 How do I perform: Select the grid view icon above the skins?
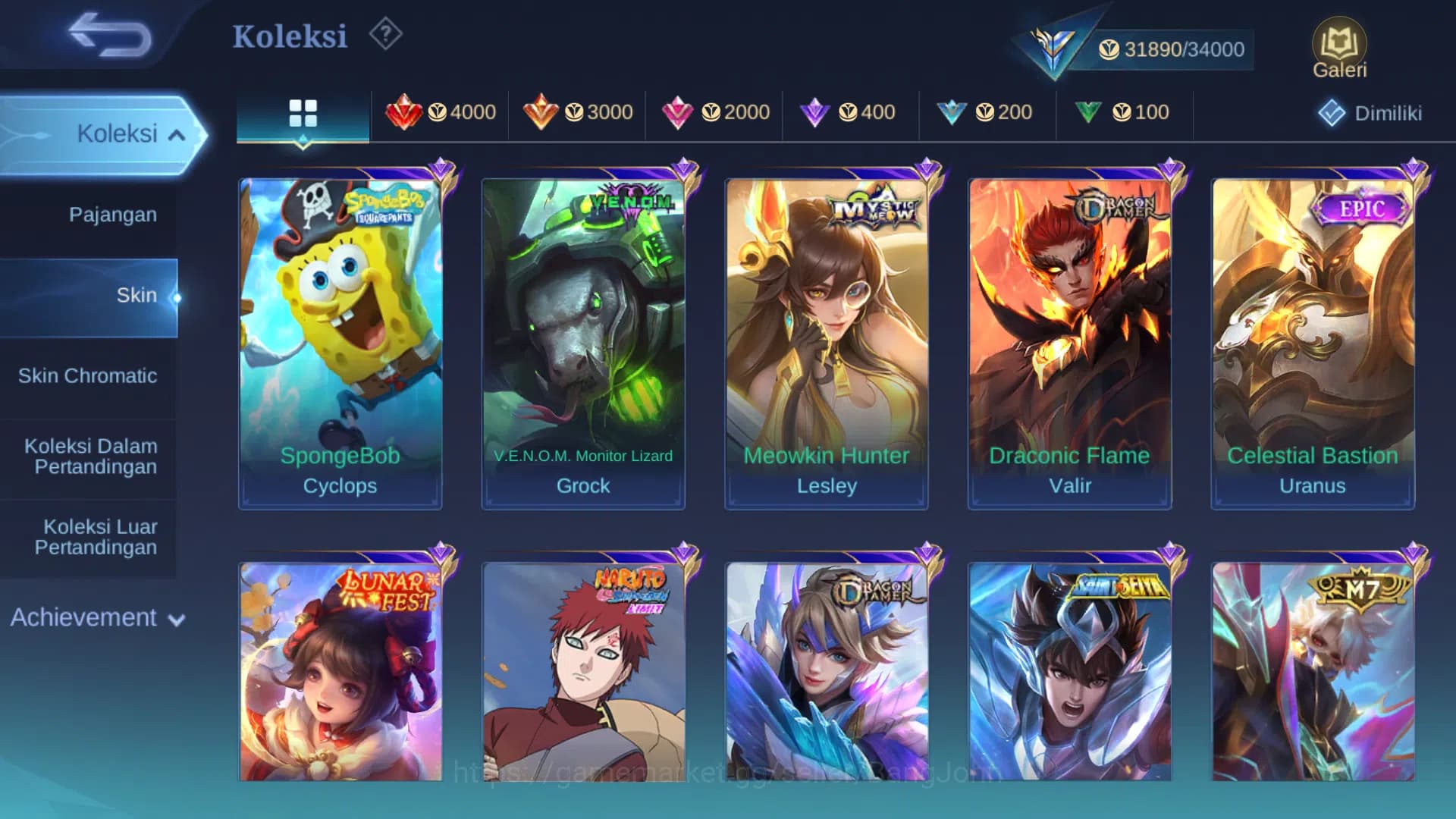pos(303,112)
